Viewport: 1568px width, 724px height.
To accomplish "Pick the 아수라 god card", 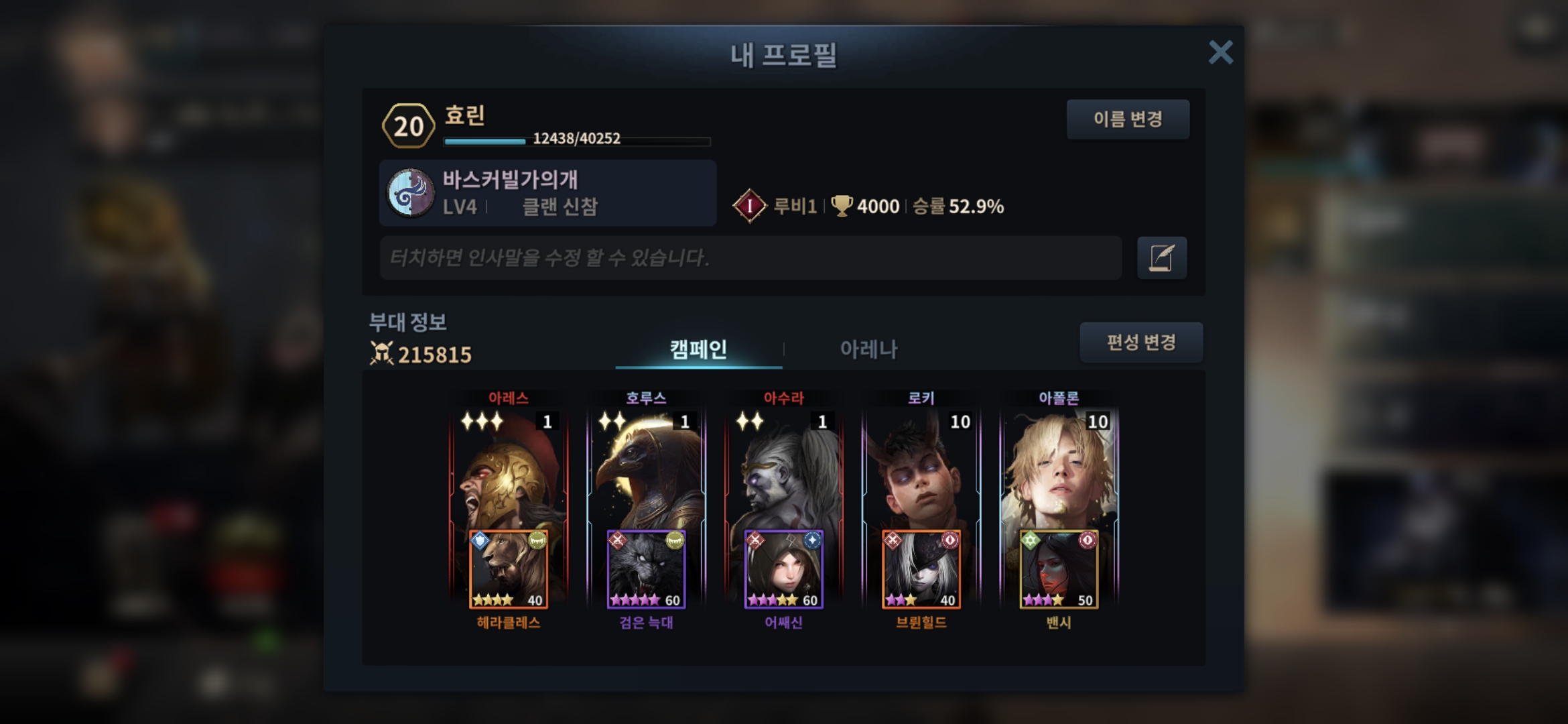I will pos(783,469).
